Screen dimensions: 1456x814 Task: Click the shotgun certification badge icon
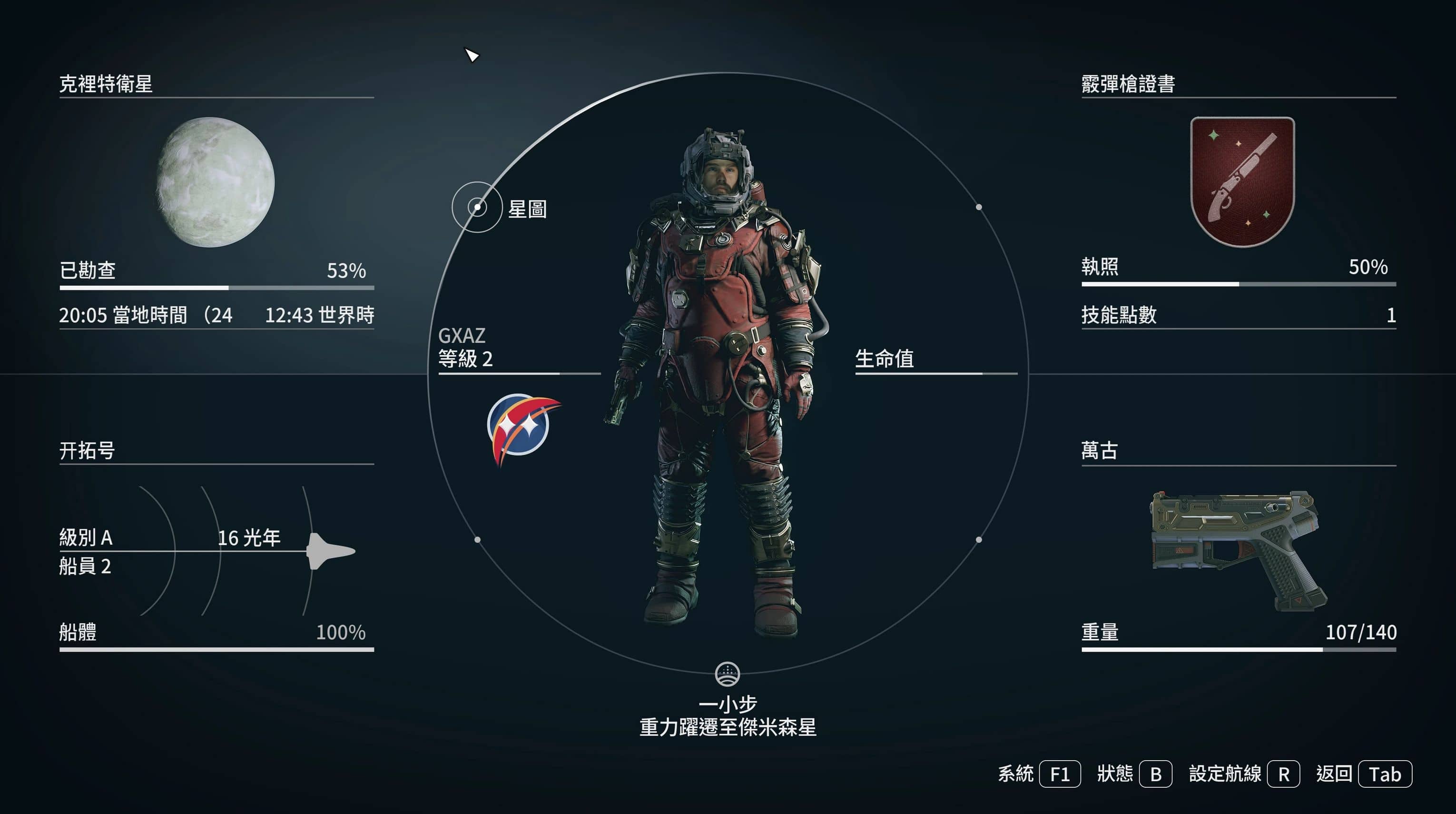point(1242,182)
